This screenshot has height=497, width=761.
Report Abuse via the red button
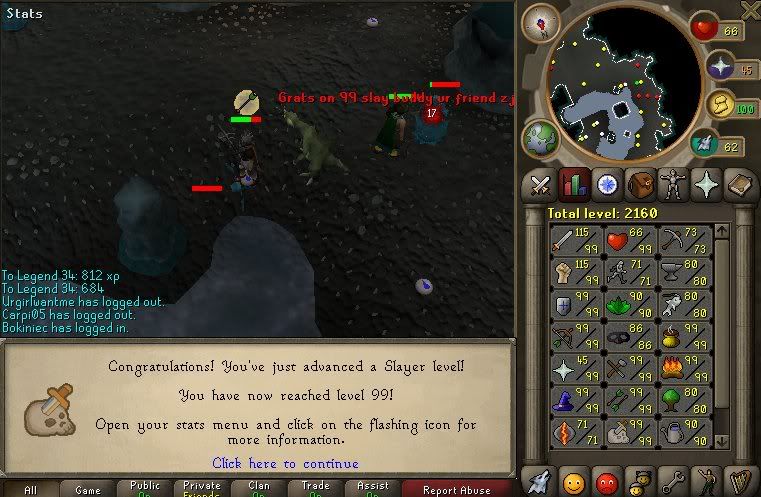(x=456, y=489)
